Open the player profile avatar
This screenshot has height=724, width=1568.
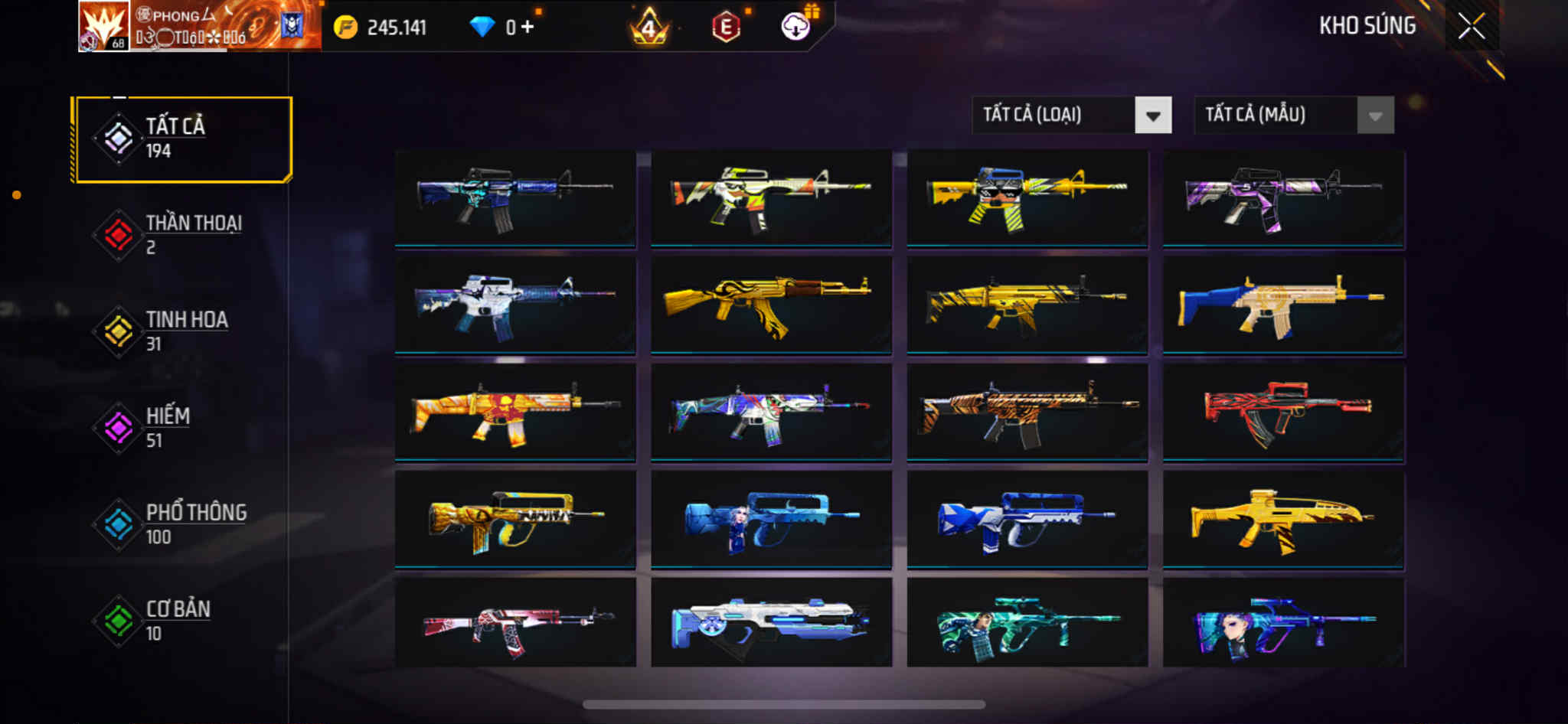(103, 26)
